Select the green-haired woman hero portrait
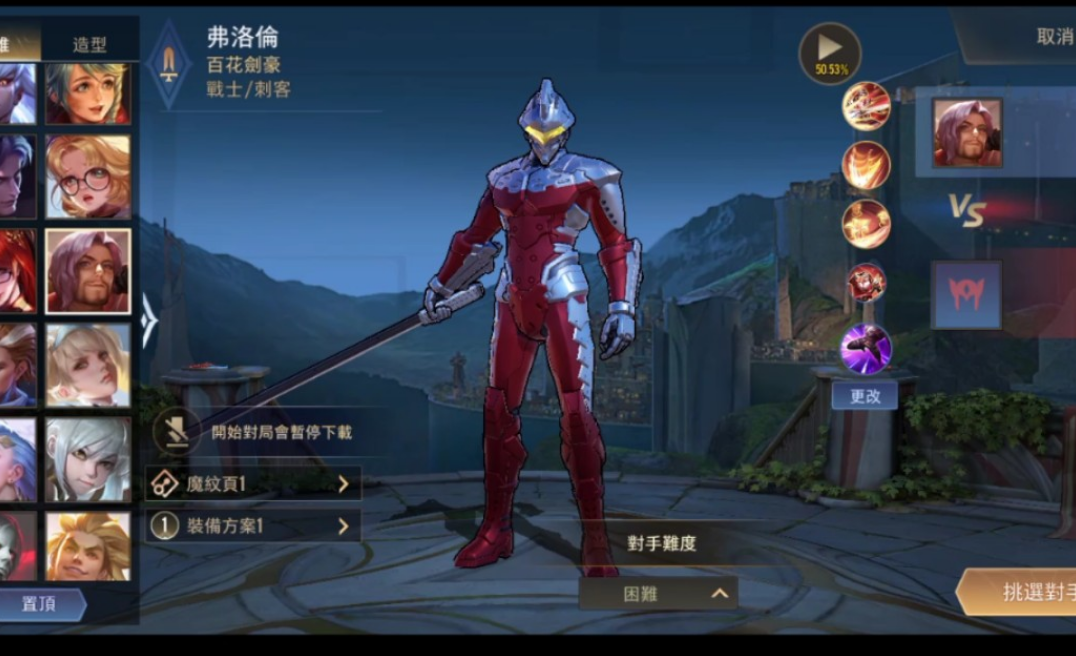1076x656 pixels. [x=87, y=93]
